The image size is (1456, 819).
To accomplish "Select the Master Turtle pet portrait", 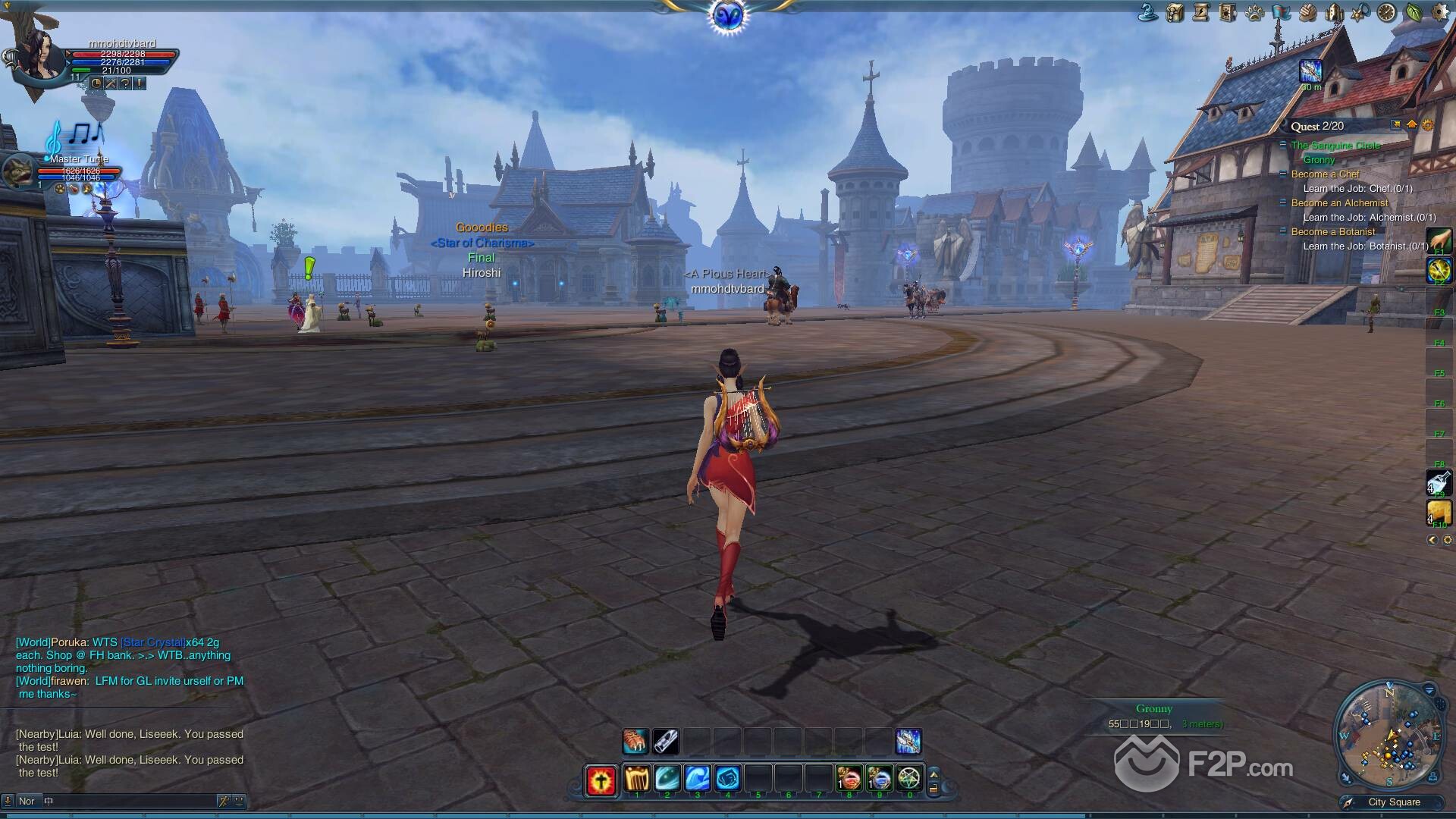I will (18, 171).
